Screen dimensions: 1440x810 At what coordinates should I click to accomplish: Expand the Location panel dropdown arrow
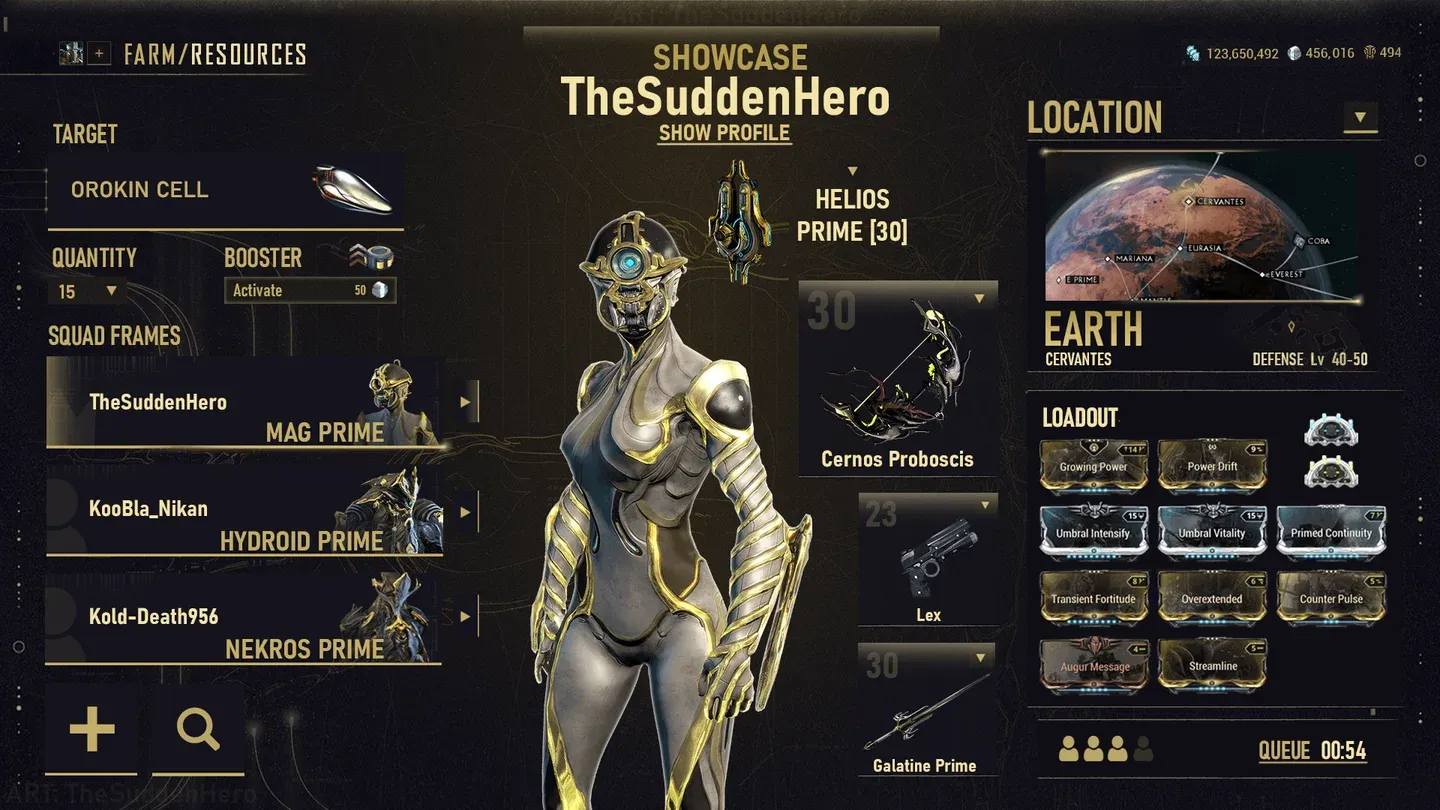pyautogui.click(x=1360, y=117)
